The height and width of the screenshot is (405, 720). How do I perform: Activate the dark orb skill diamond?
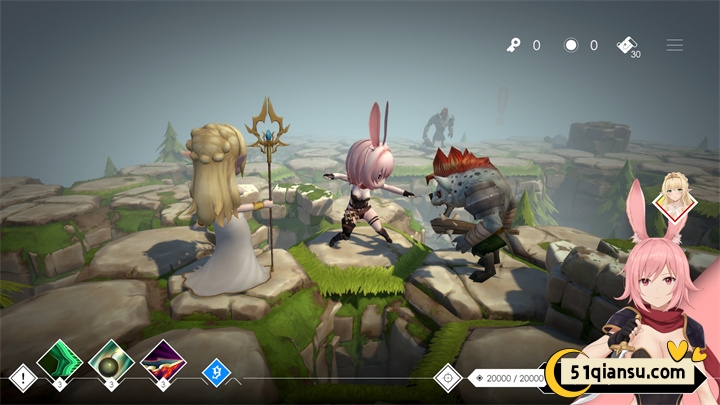[x=110, y=361]
